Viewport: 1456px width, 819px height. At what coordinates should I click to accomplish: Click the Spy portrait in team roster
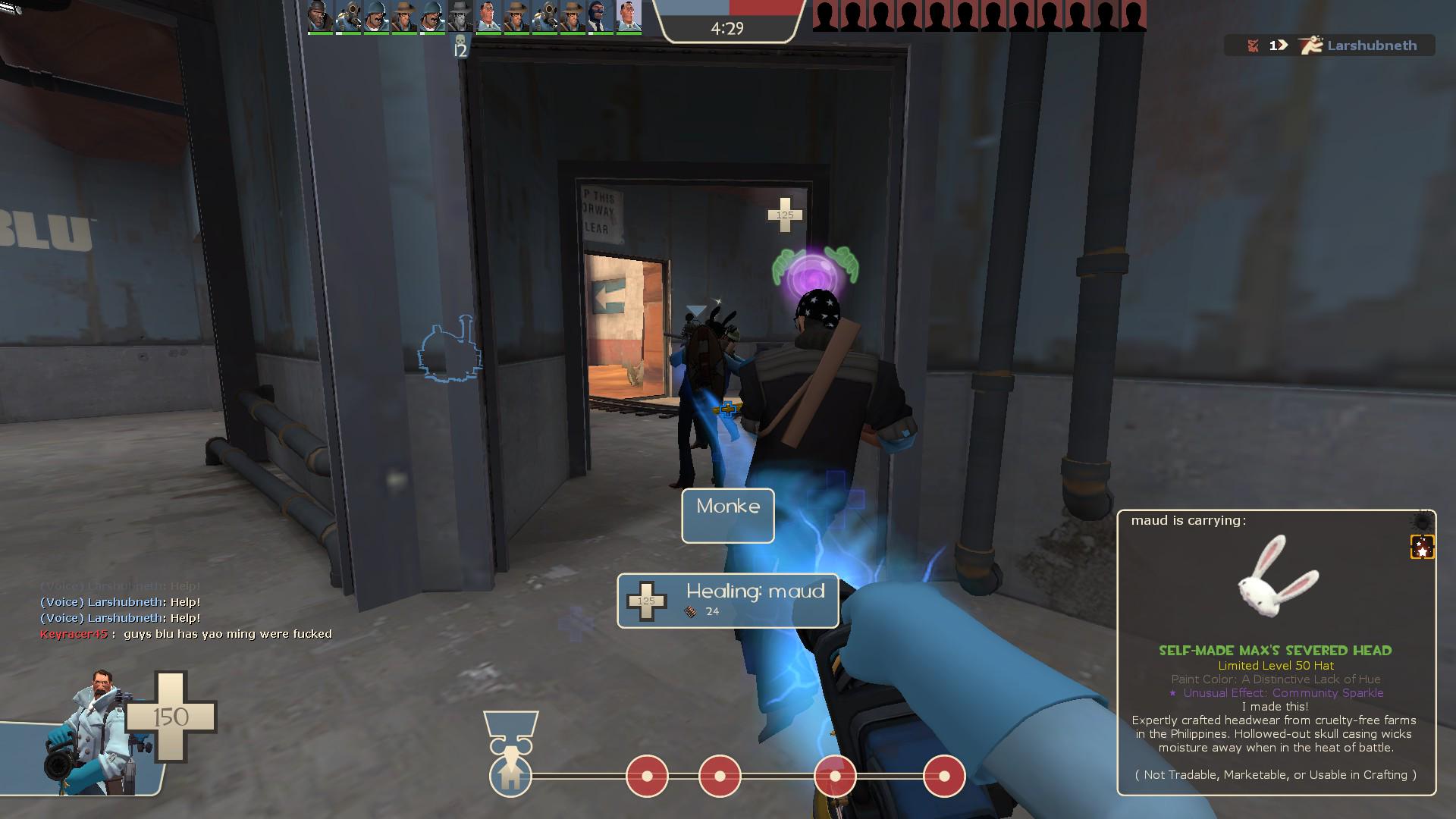coord(600,17)
